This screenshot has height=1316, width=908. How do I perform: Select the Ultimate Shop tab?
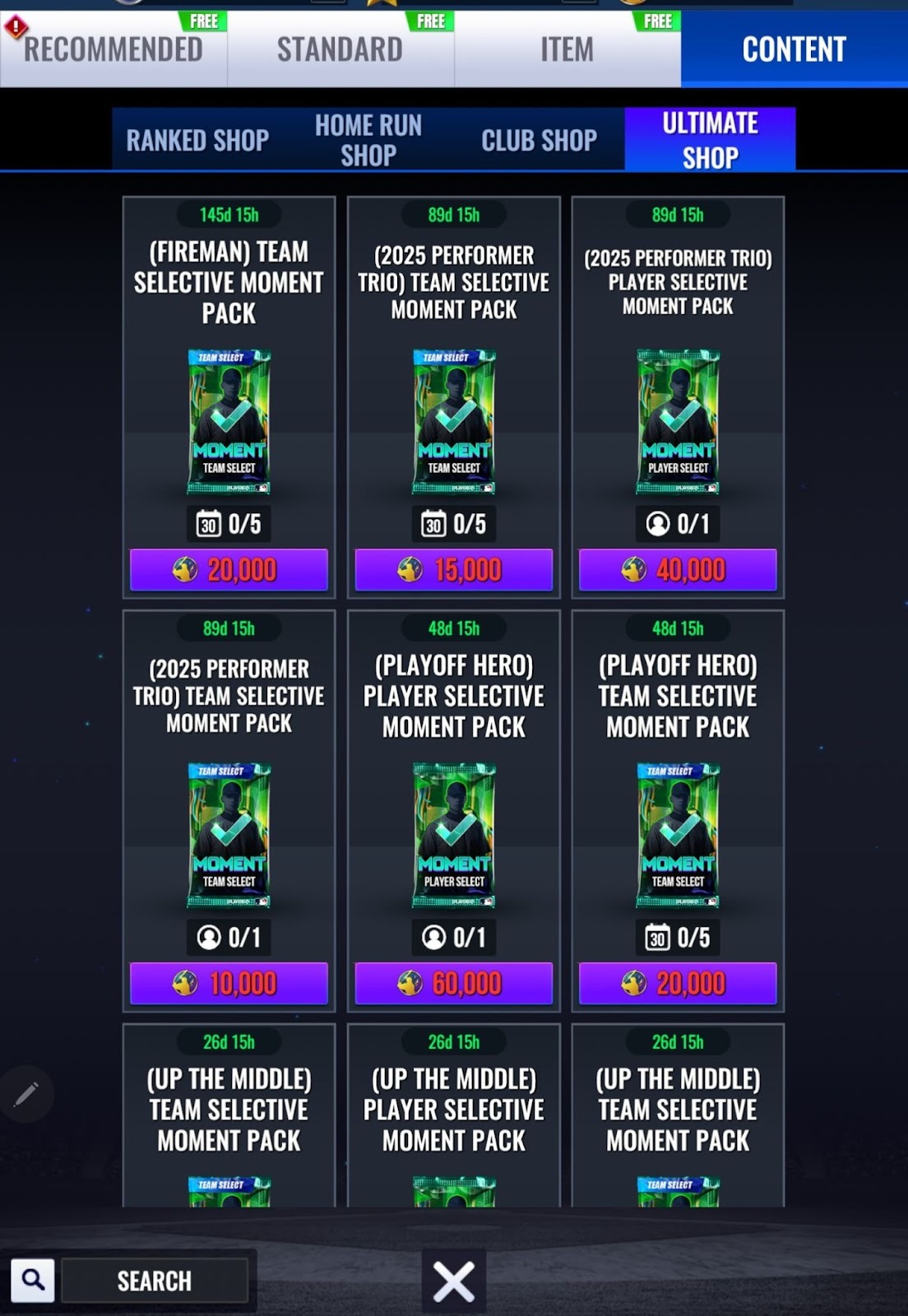point(710,140)
